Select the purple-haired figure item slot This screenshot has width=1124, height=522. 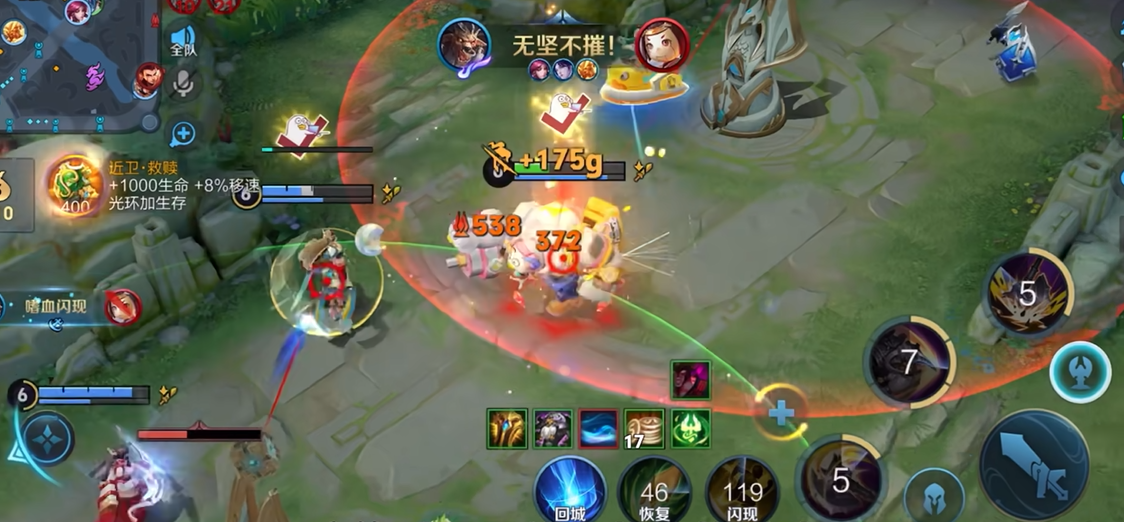click(553, 429)
